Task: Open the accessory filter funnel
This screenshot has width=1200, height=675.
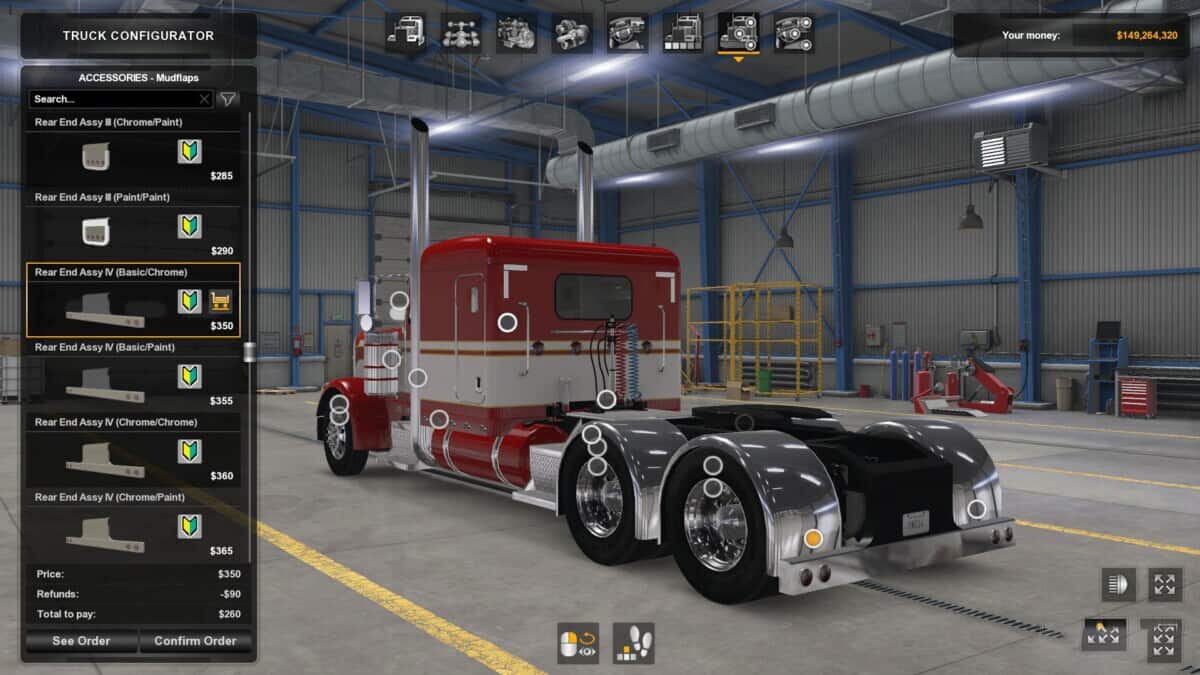Action: pos(228,99)
